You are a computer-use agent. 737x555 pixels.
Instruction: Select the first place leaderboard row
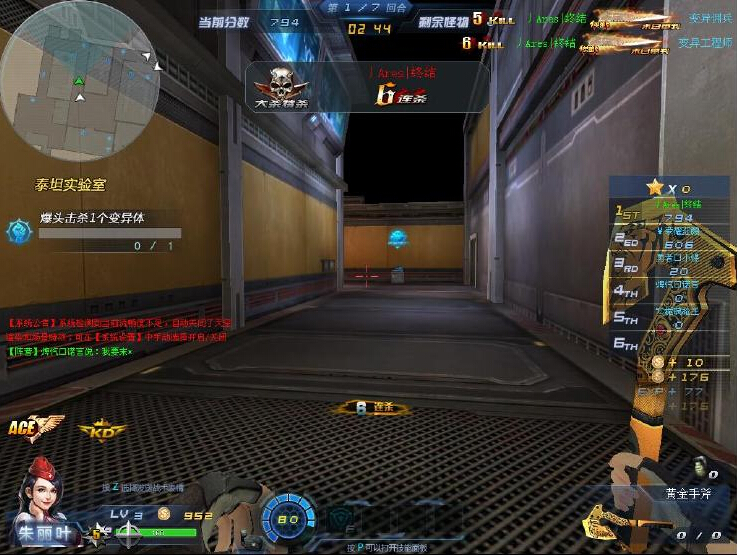(669, 212)
